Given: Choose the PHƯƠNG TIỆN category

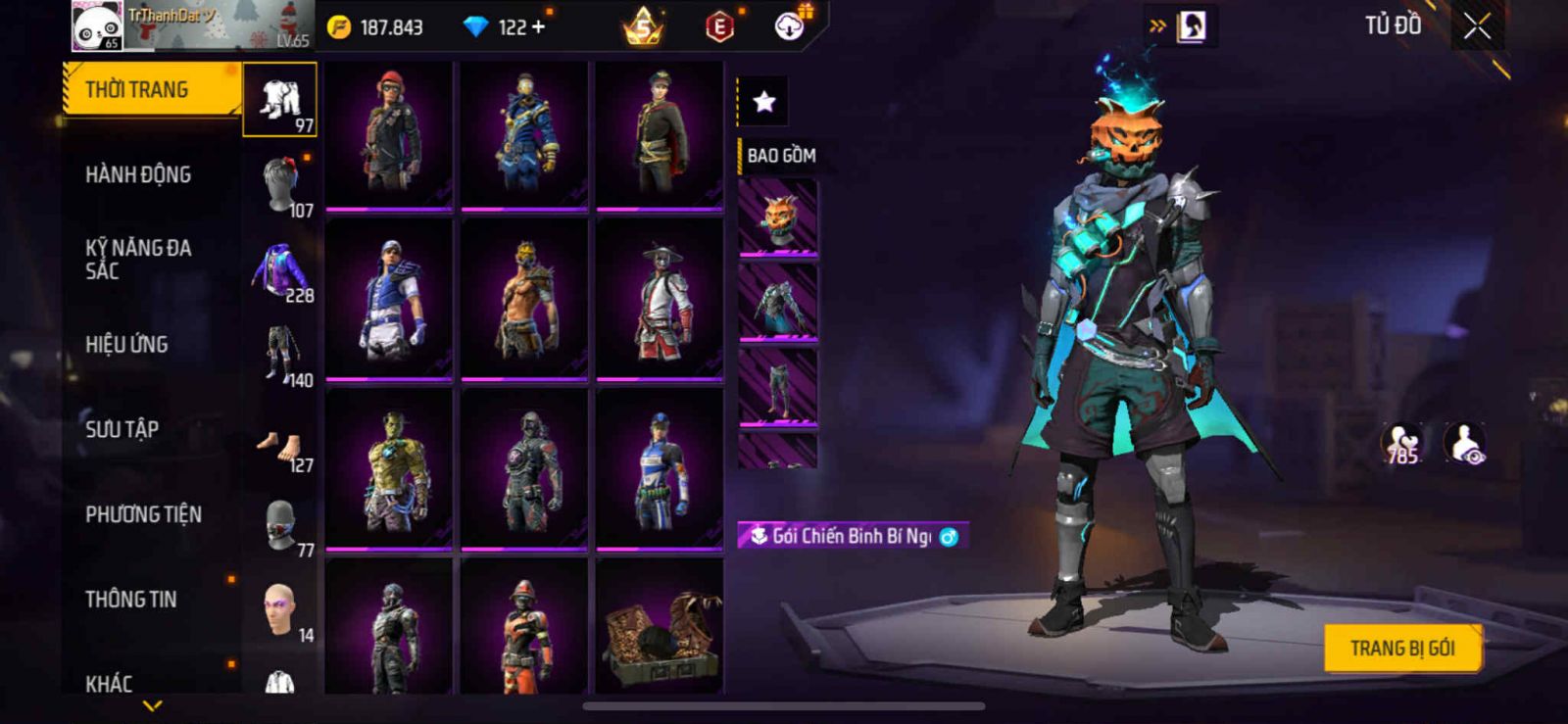Looking at the screenshot, I should click(143, 514).
